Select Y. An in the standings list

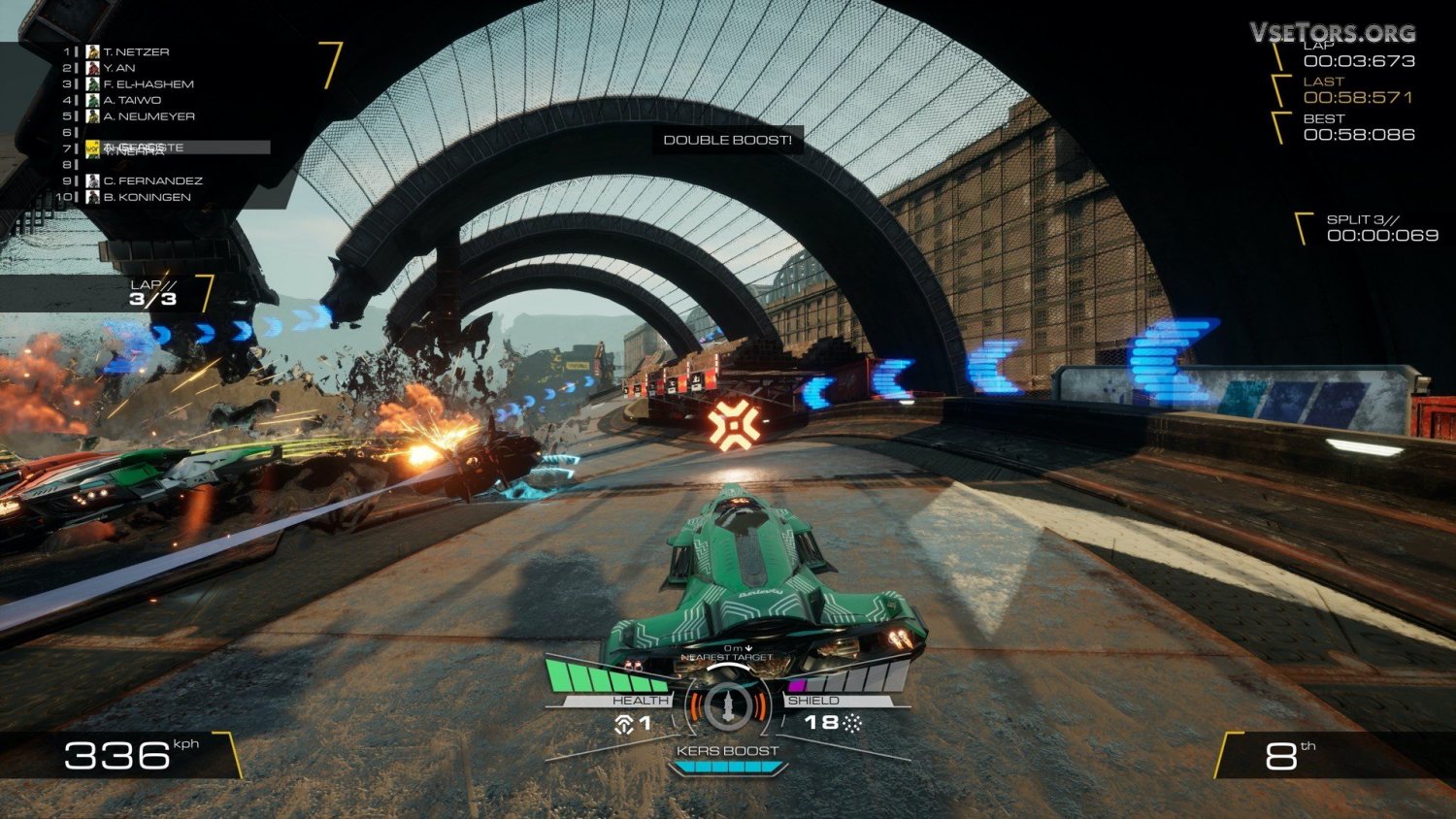click(119, 68)
